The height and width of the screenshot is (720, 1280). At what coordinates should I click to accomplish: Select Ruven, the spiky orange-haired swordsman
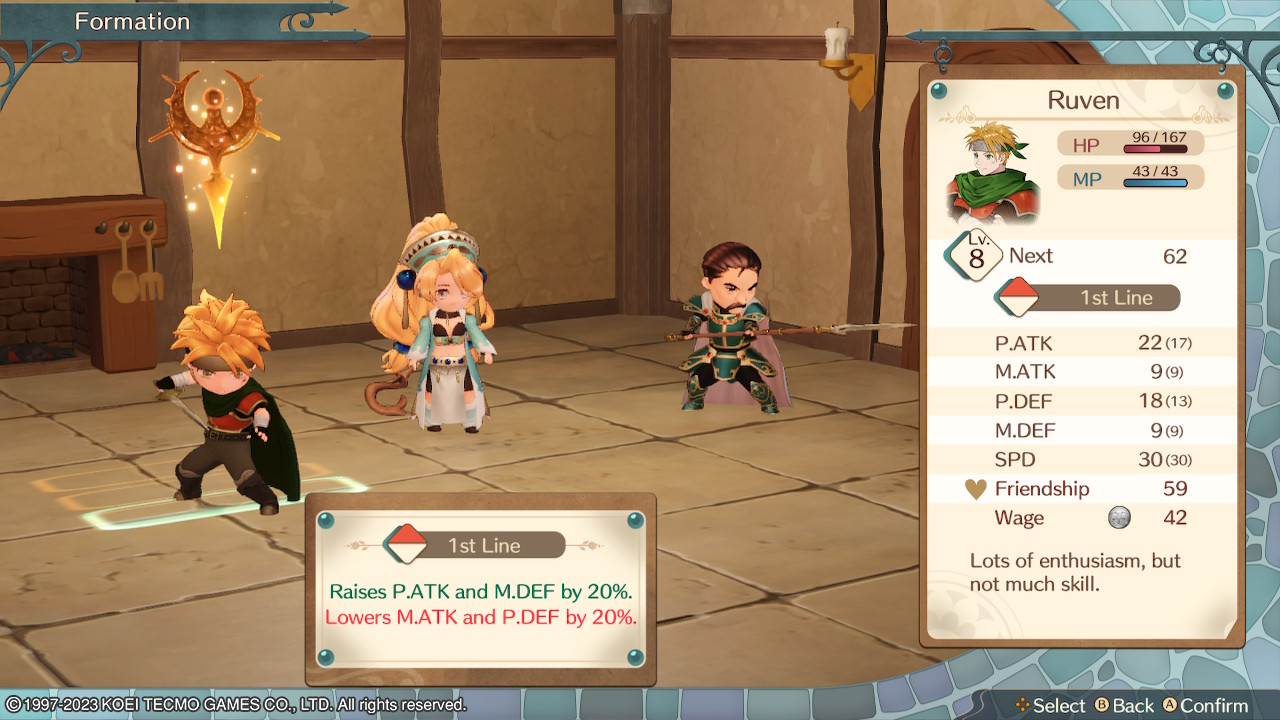(x=228, y=400)
